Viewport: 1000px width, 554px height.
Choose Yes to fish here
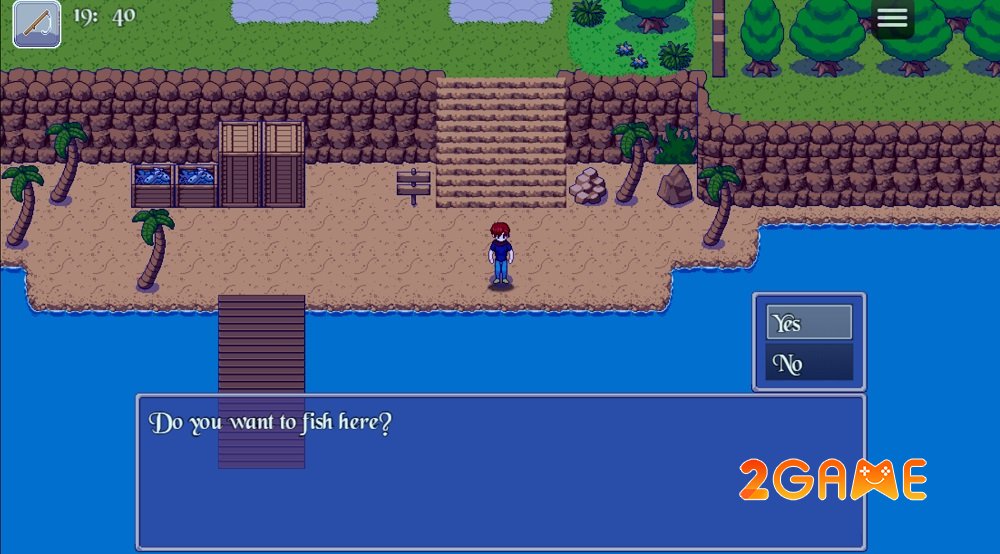(x=809, y=323)
